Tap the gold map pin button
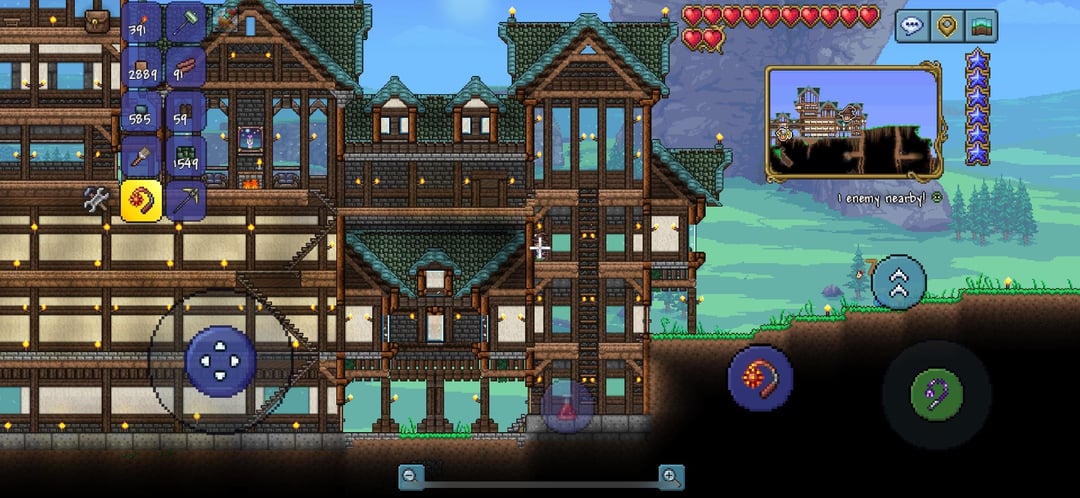This screenshot has width=1080, height=498. click(x=947, y=26)
